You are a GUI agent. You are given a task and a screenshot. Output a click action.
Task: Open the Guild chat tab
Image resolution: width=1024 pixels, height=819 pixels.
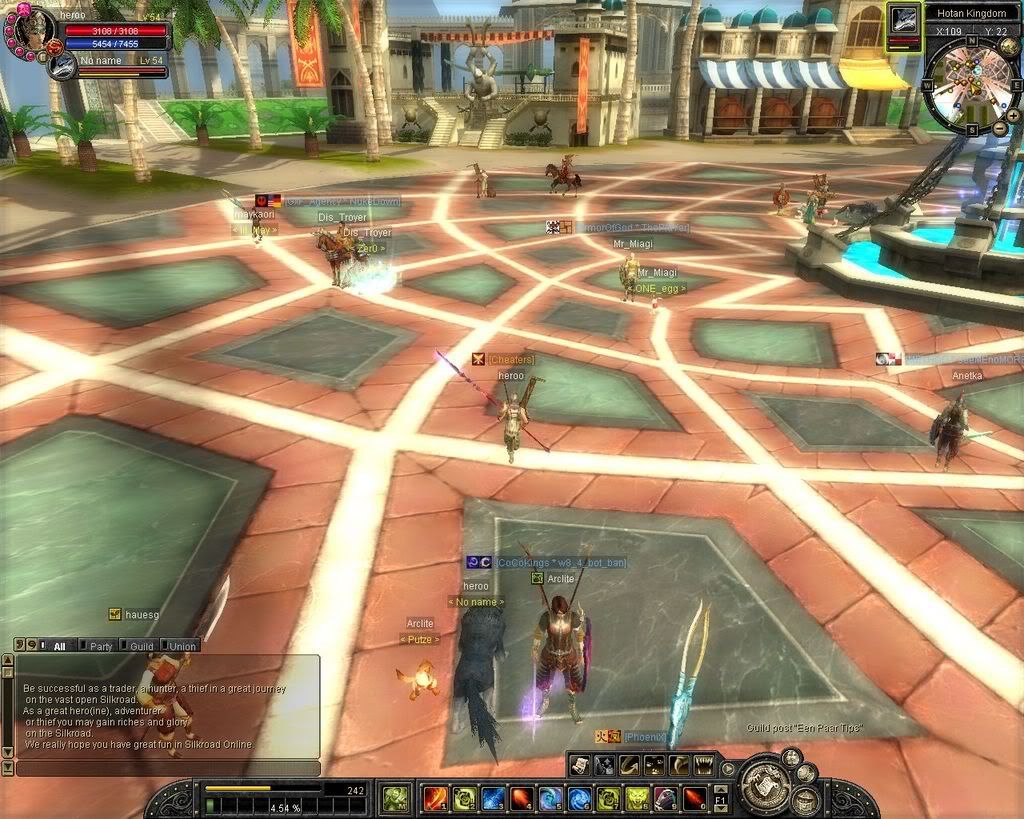click(140, 646)
